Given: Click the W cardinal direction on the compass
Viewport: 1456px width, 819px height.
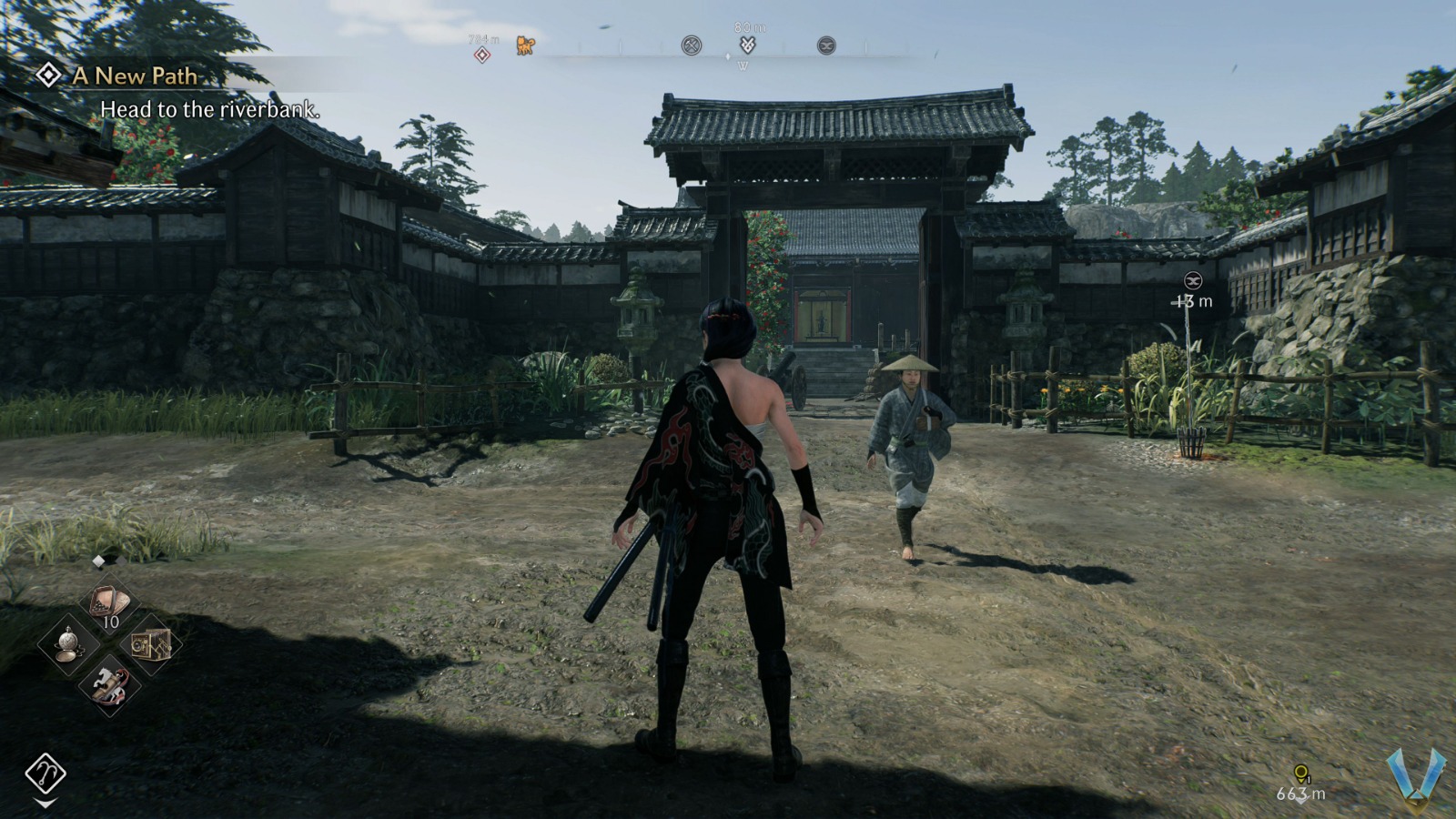Looking at the screenshot, I should pyautogui.click(x=743, y=64).
